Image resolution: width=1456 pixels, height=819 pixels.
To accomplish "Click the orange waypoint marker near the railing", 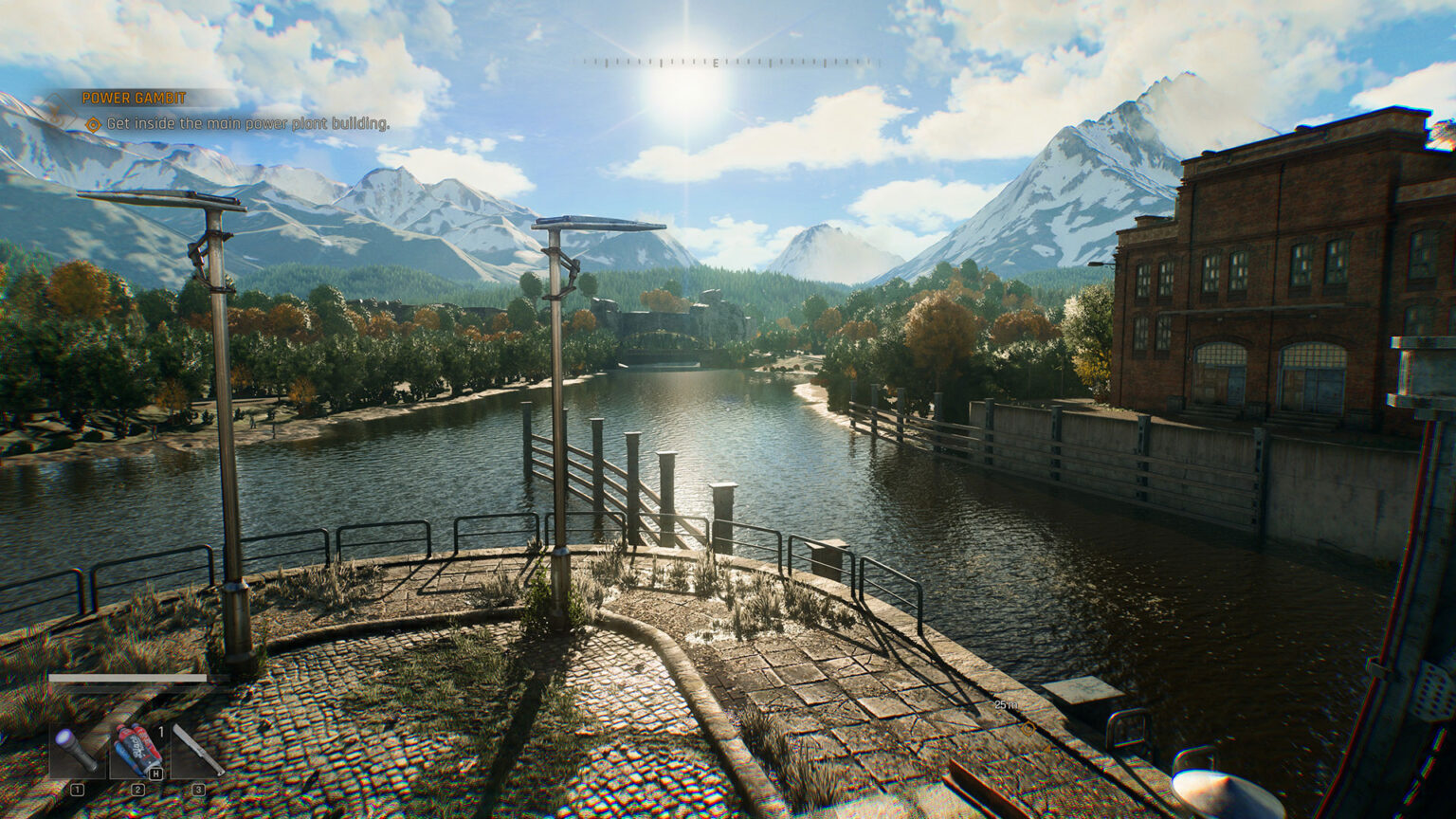I will tap(1028, 728).
